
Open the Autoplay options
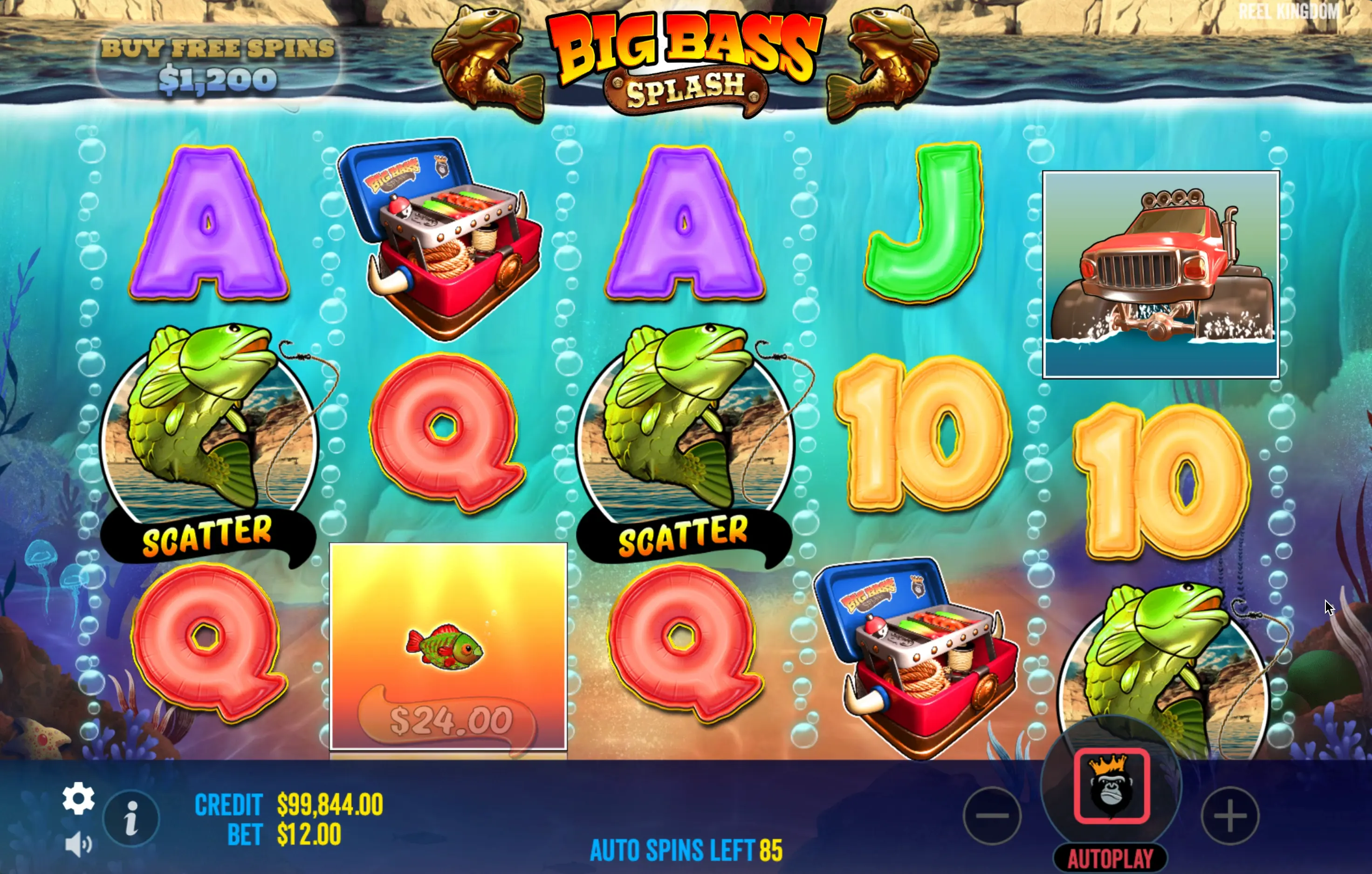click(x=1110, y=858)
